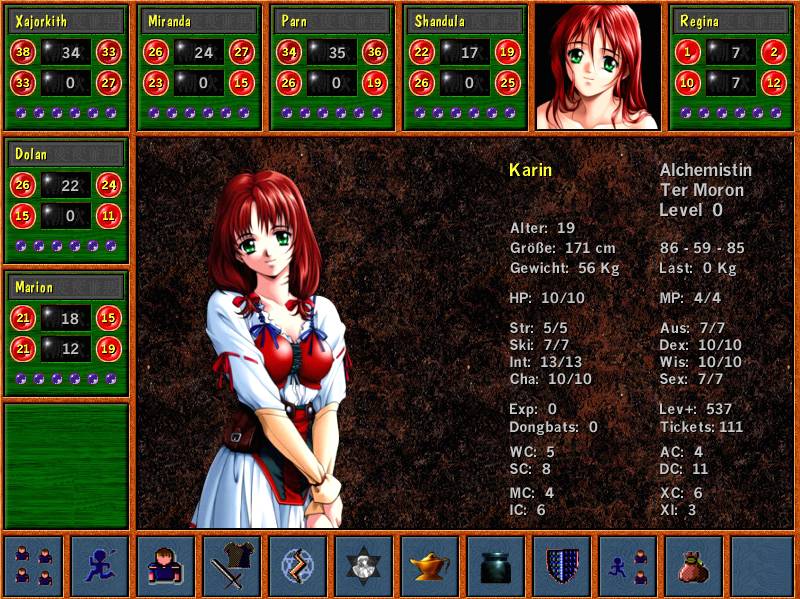Select Marion's party panel
The image size is (800, 599).
pyautogui.click(x=67, y=333)
